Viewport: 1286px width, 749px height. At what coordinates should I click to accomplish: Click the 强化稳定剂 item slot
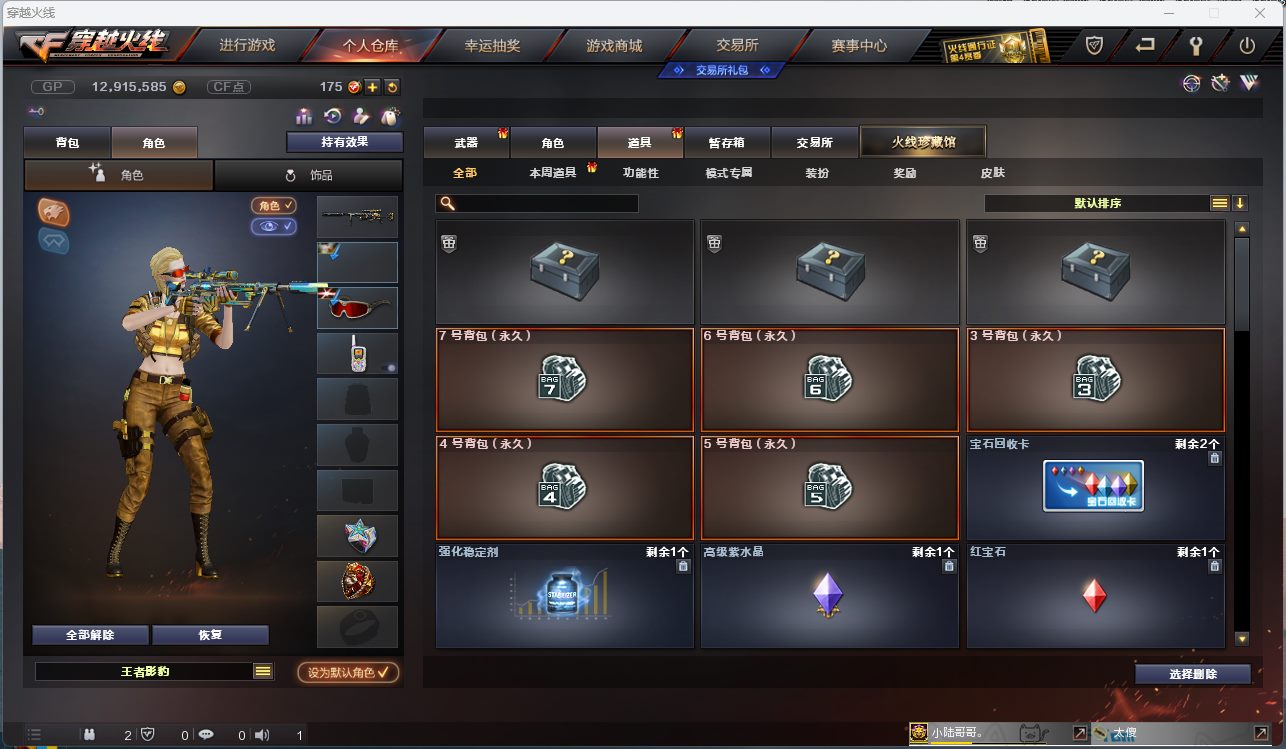[565, 596]
